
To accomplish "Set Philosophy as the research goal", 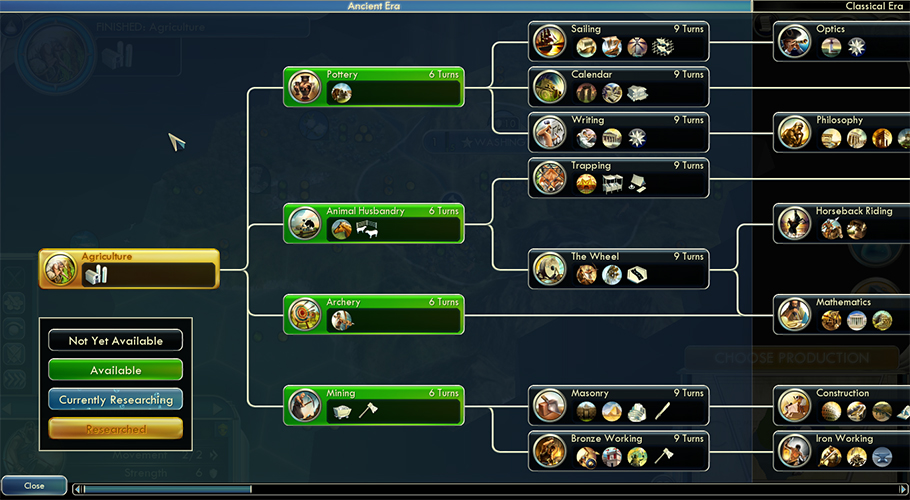I will click(842, 132).
